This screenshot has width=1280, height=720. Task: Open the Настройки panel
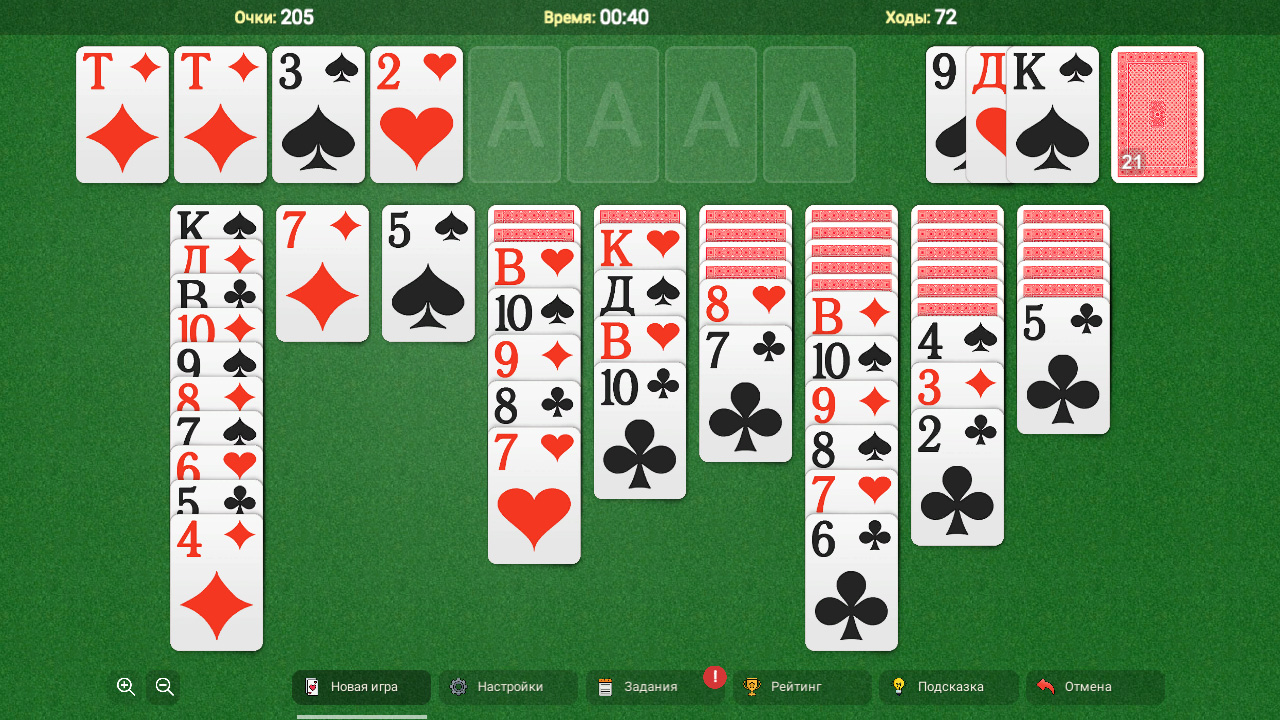[x=507, y=687]
